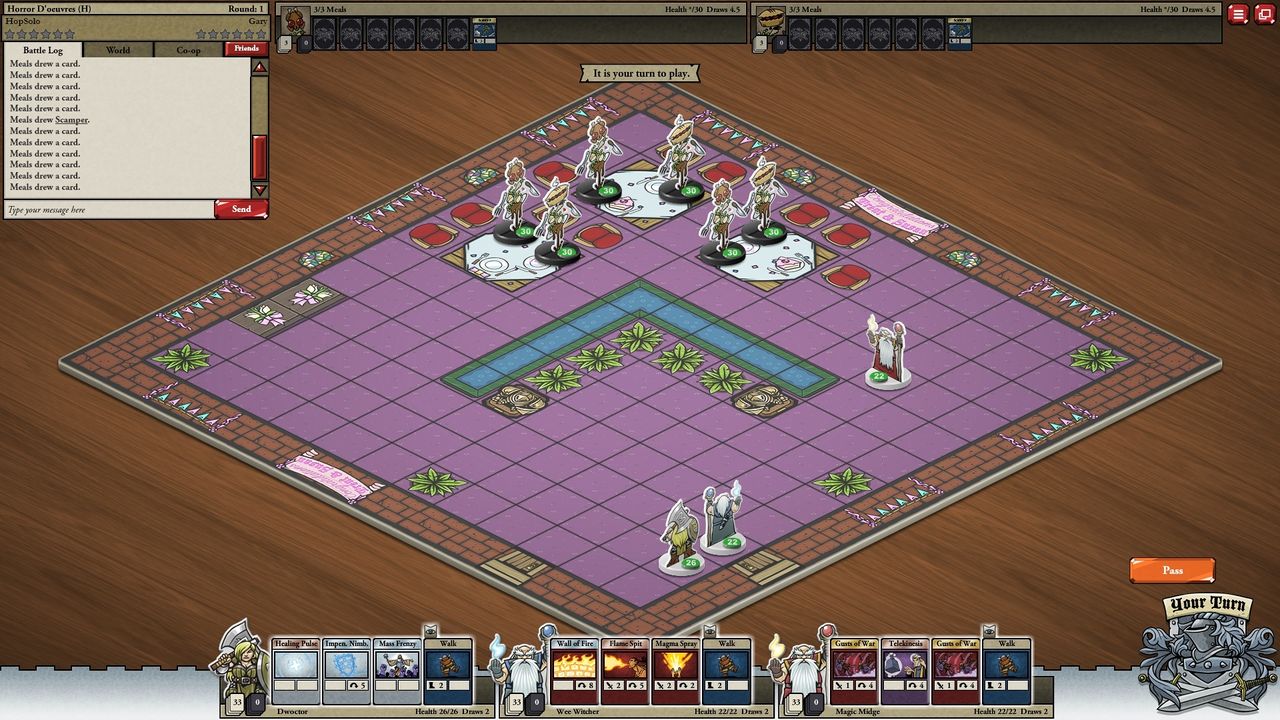
Task: Click the battle log scroll-up arrow
Action: coord(260,68)
